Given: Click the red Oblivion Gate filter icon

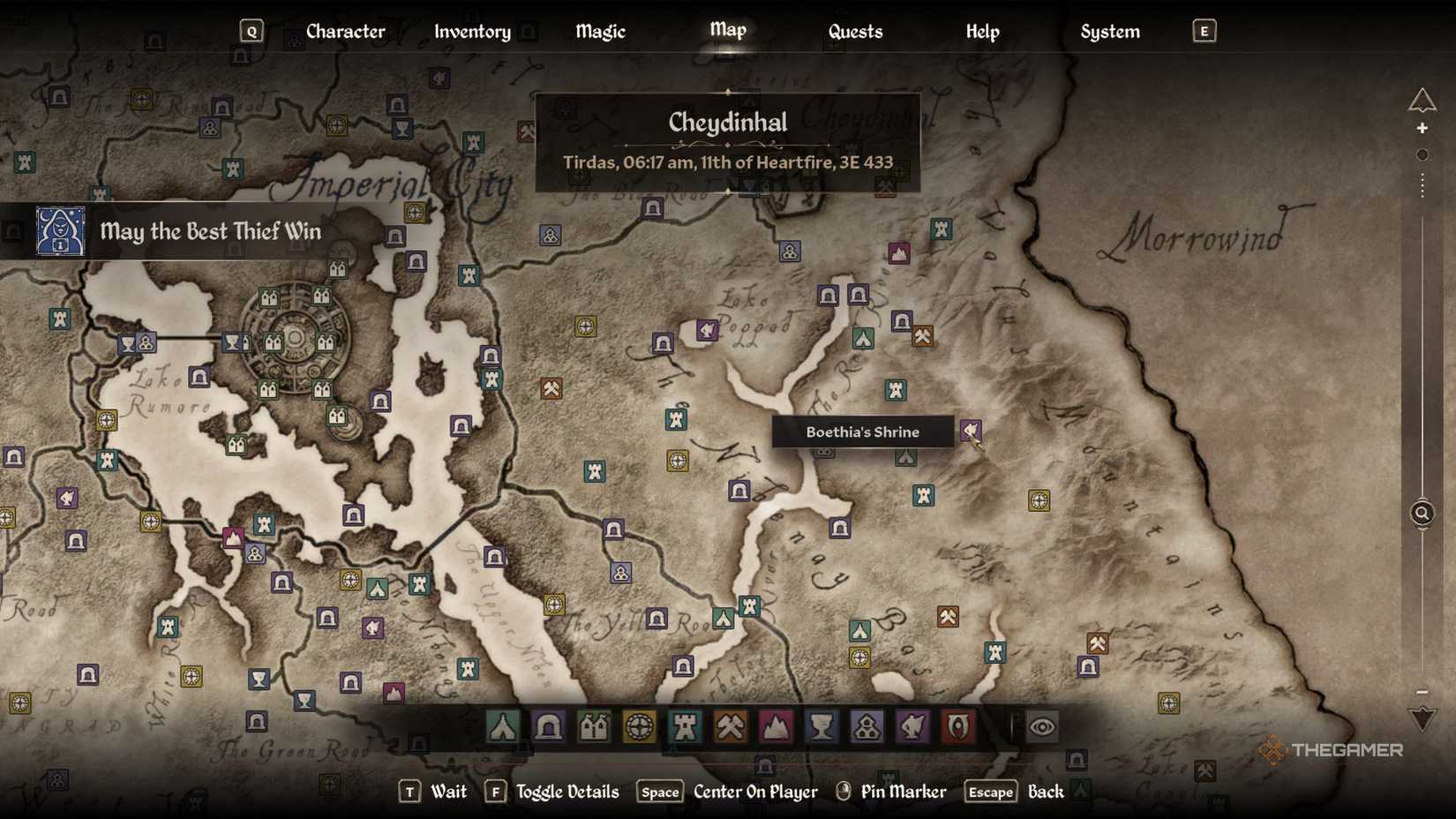Looking at the screenshot, I should click(x=958, y=725).
